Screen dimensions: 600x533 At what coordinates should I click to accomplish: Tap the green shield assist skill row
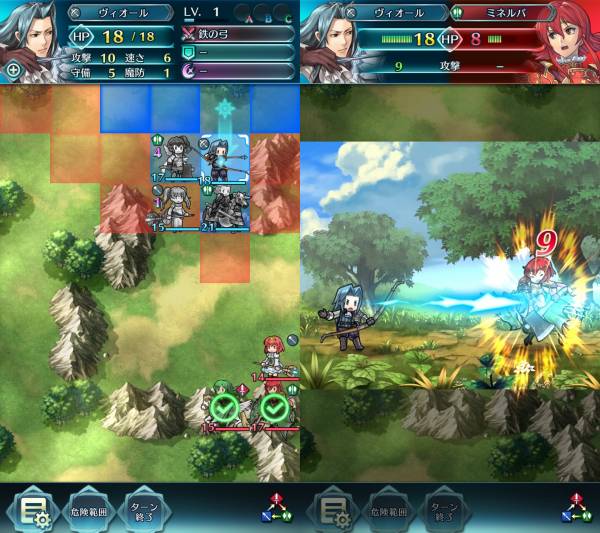[x=238, y=52]
